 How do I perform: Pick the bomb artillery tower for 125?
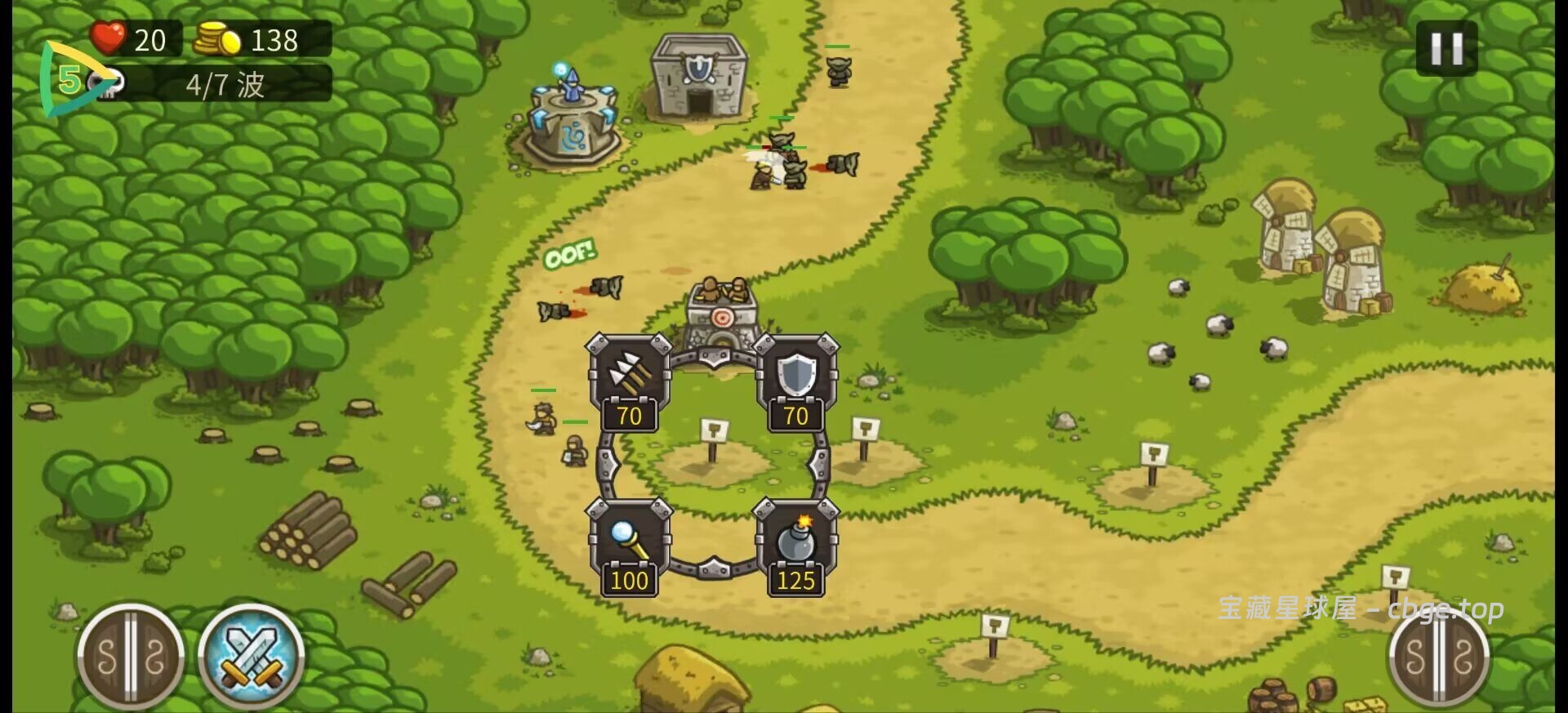click(x=795, y=546)
